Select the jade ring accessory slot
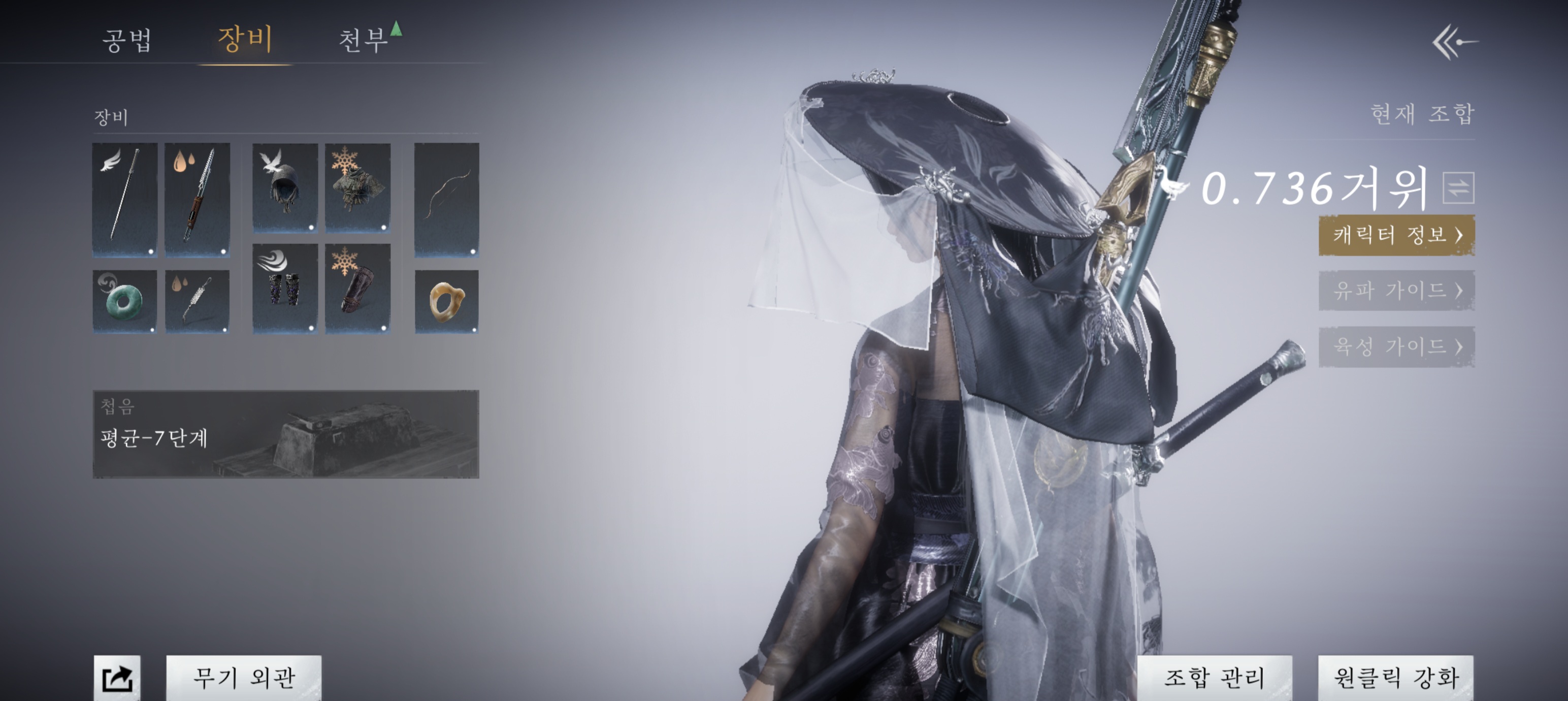Screen dimensions: 1568x701 pos(125,301)
